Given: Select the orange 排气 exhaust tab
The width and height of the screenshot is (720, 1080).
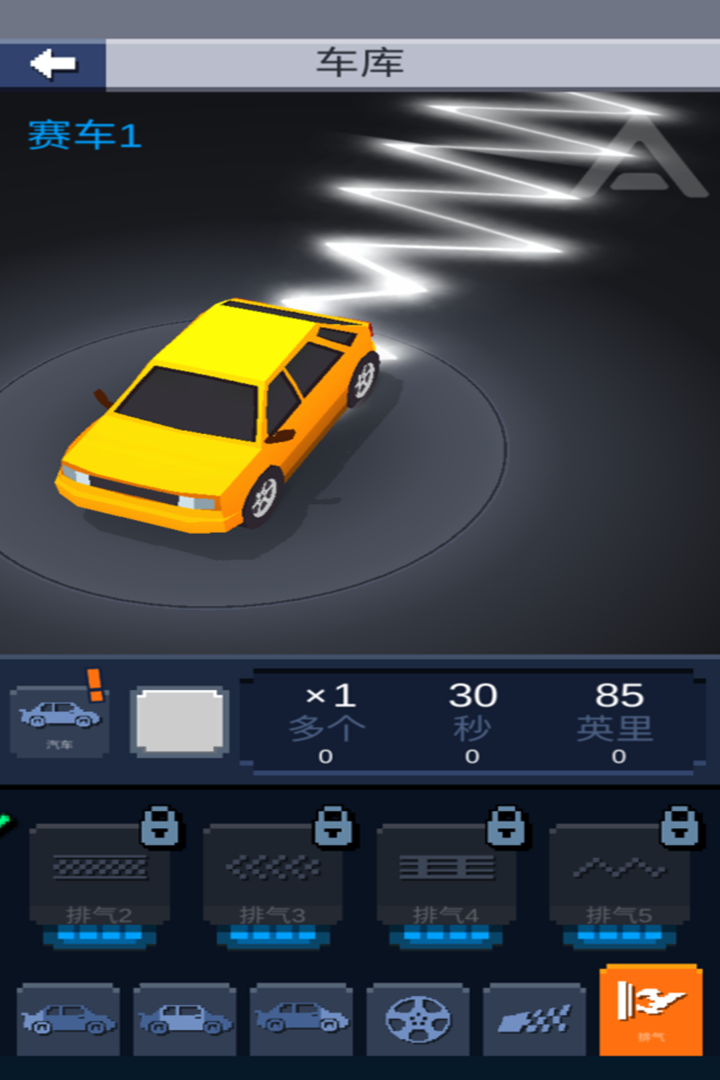Looking at the screenshot, I should 651,1010.
